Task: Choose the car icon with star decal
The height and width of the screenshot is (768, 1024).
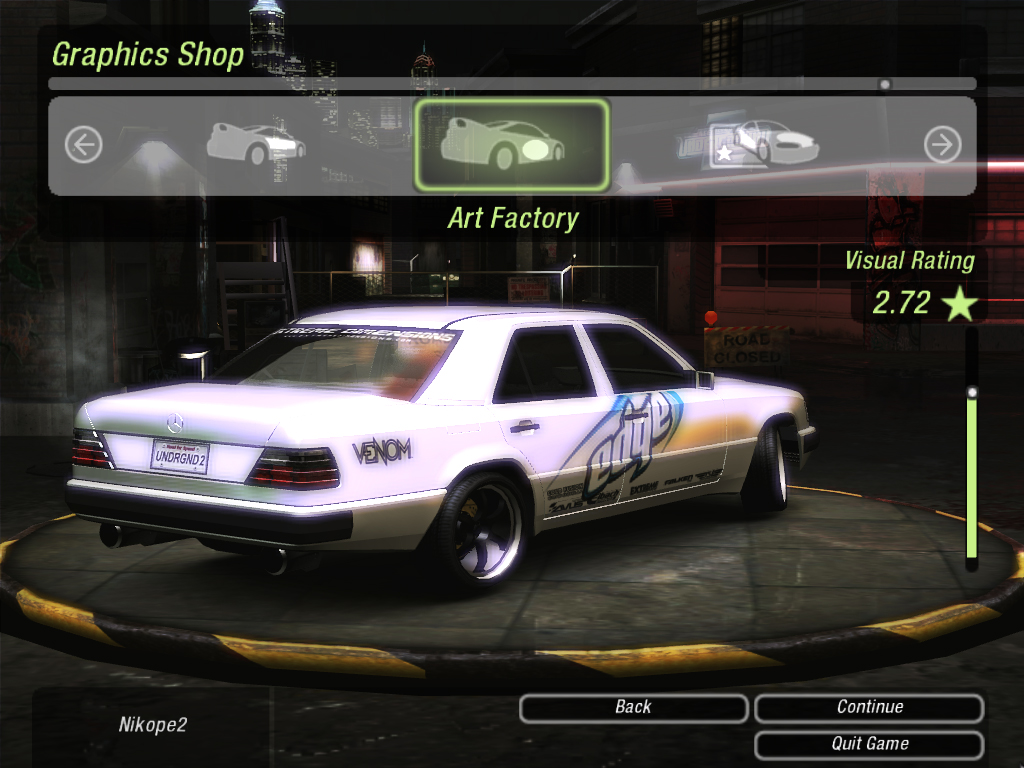Action: [764, 143]
